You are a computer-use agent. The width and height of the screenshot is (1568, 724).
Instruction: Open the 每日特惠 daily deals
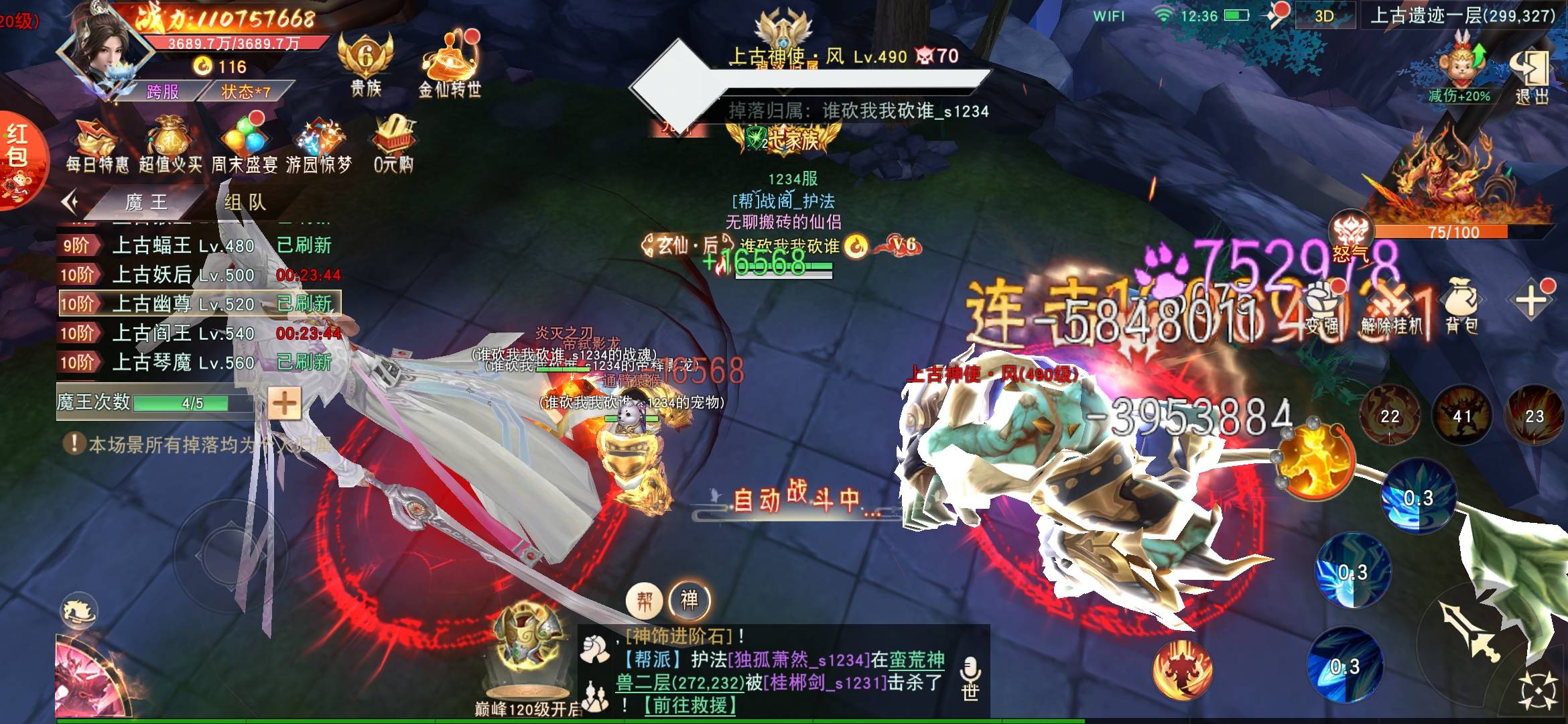pos(97,146)
